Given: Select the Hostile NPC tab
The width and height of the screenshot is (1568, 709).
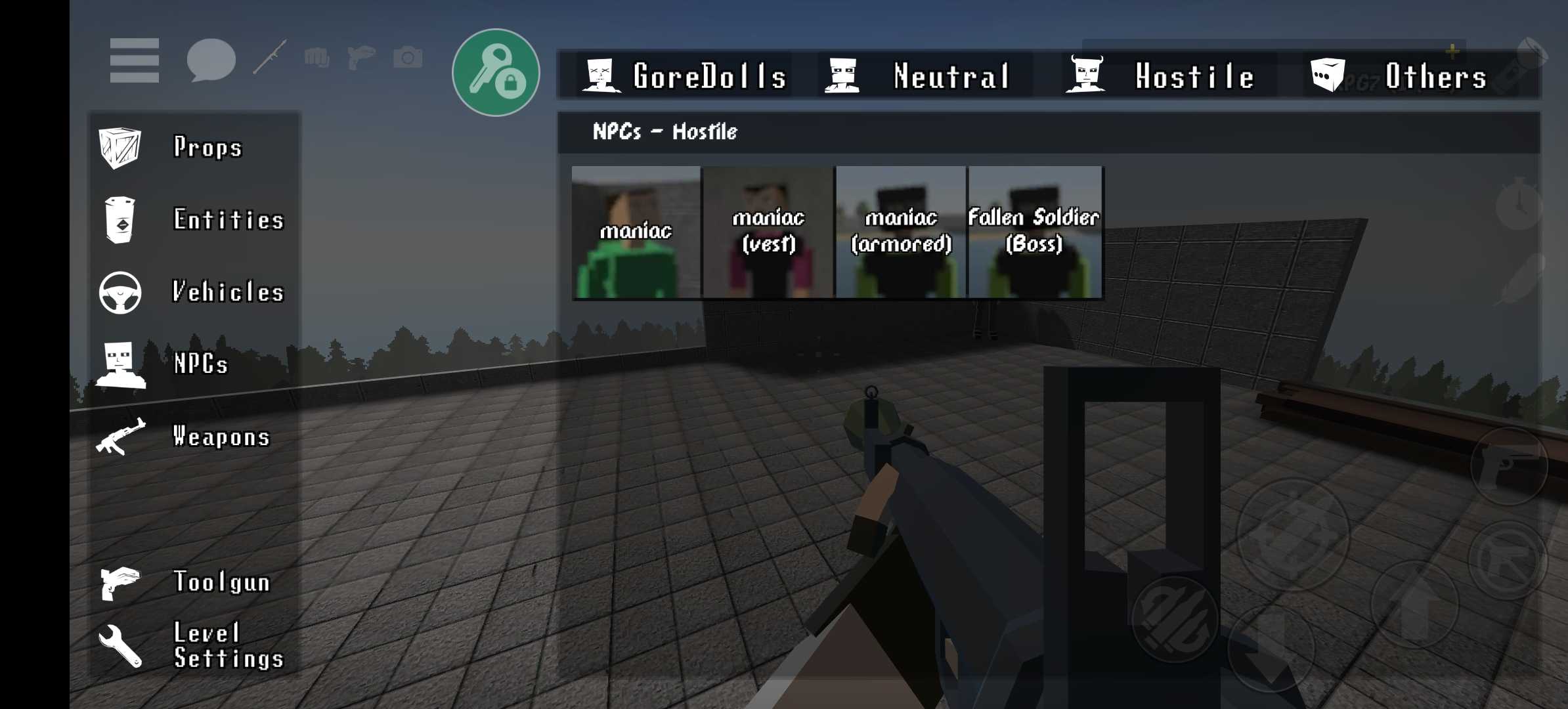Looking at the screenshot, I should pyautogui.click(x=1162, y=75).
